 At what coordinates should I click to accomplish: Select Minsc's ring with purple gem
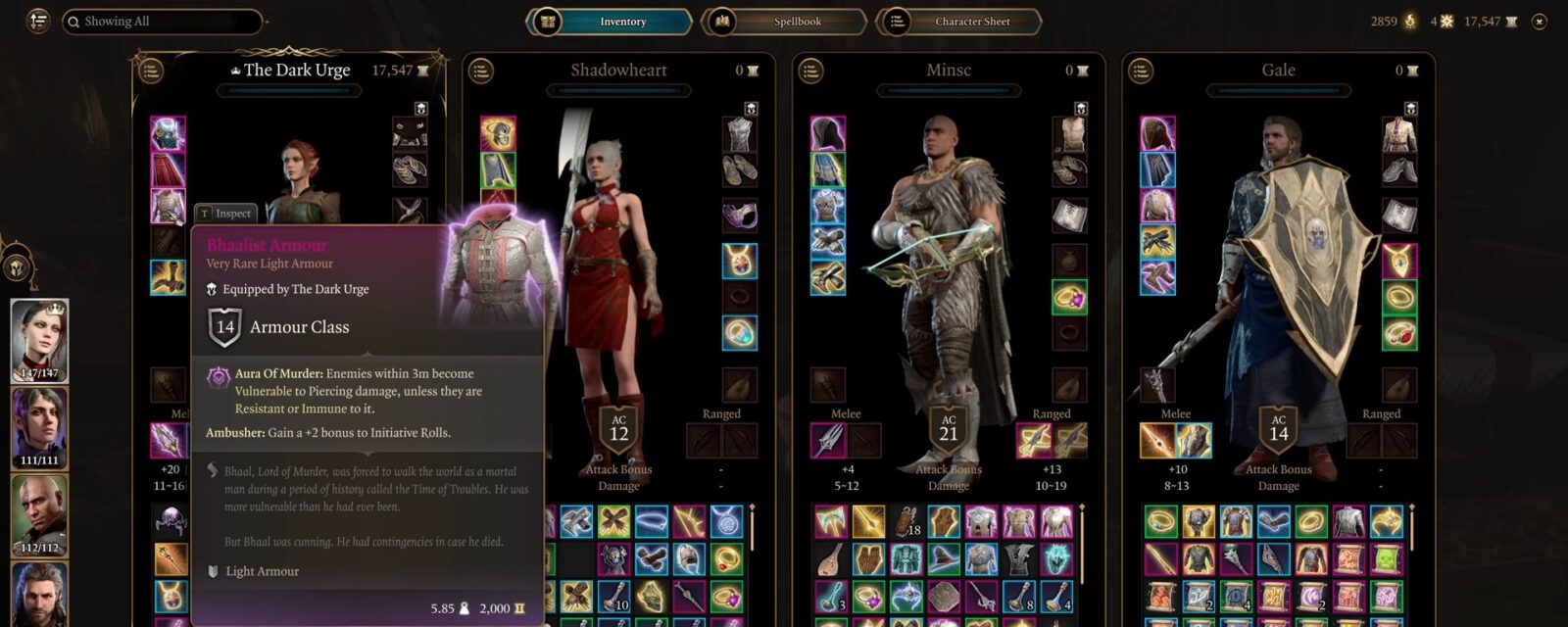(1069, 296)
